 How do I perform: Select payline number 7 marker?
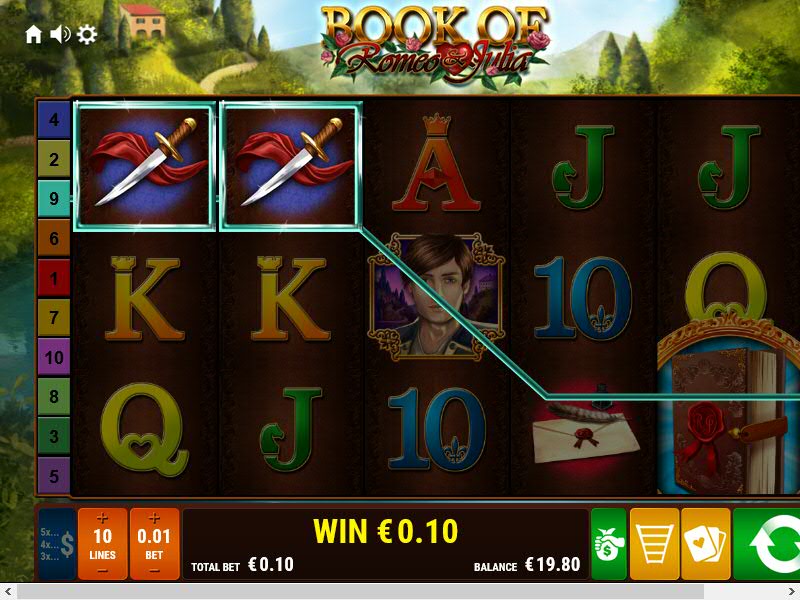pos(54,318)
